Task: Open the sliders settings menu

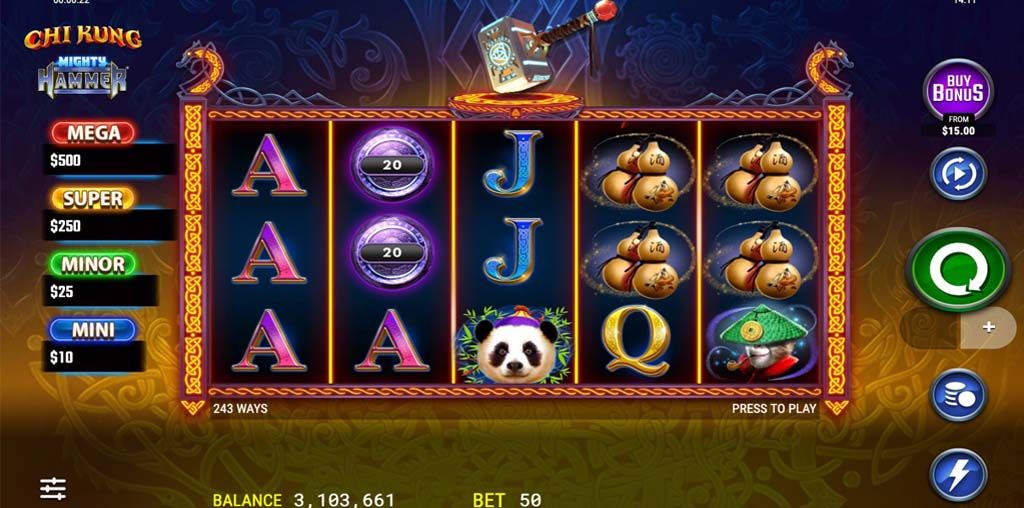Action: click(x=53, y=488)
